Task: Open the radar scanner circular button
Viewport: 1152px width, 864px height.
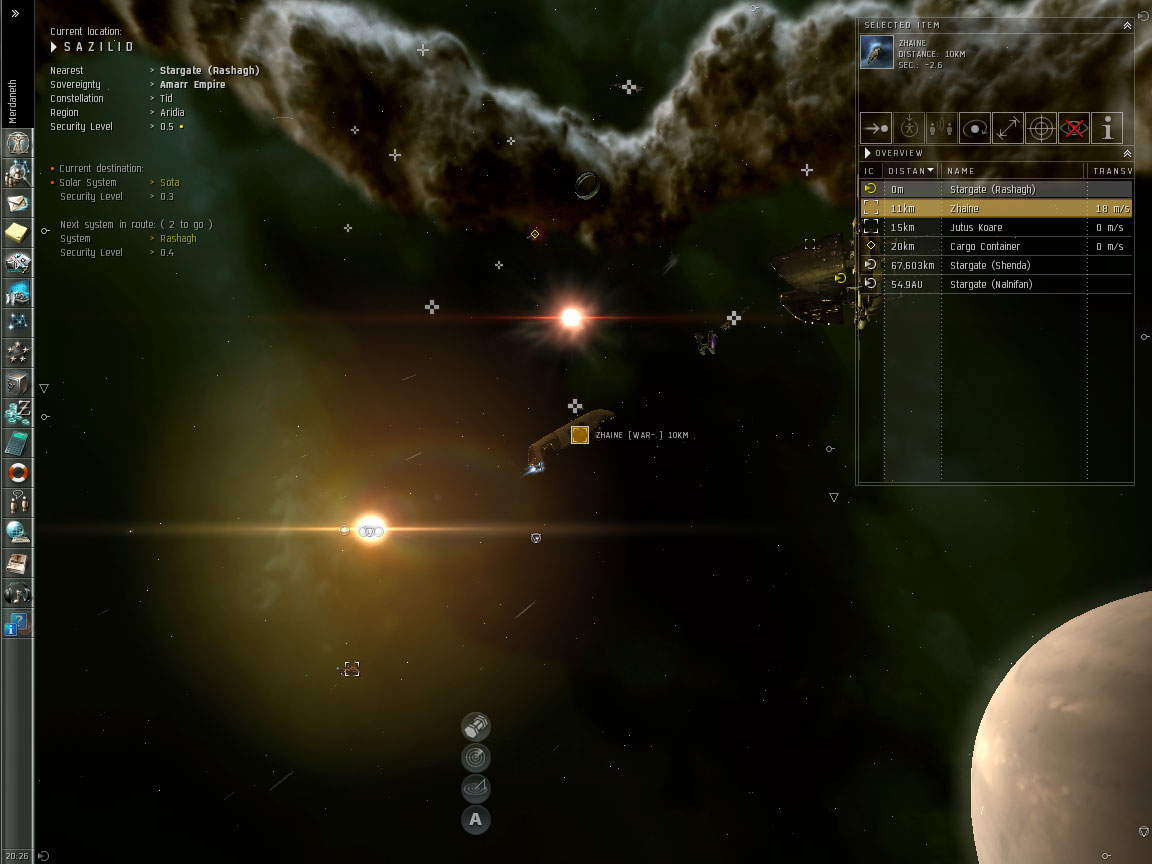Action: 476,757
